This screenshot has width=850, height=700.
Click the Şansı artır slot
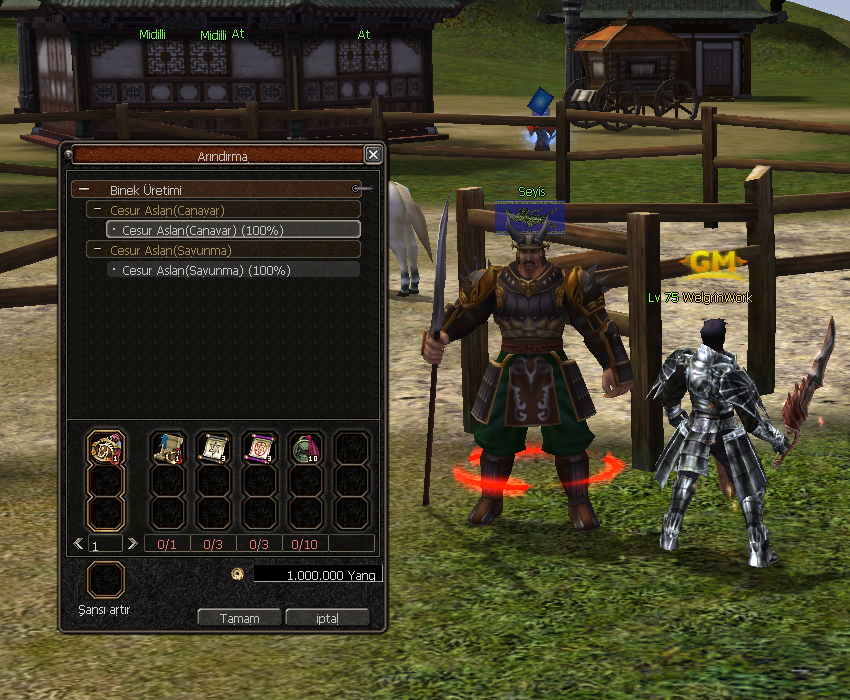click(106, 580)
